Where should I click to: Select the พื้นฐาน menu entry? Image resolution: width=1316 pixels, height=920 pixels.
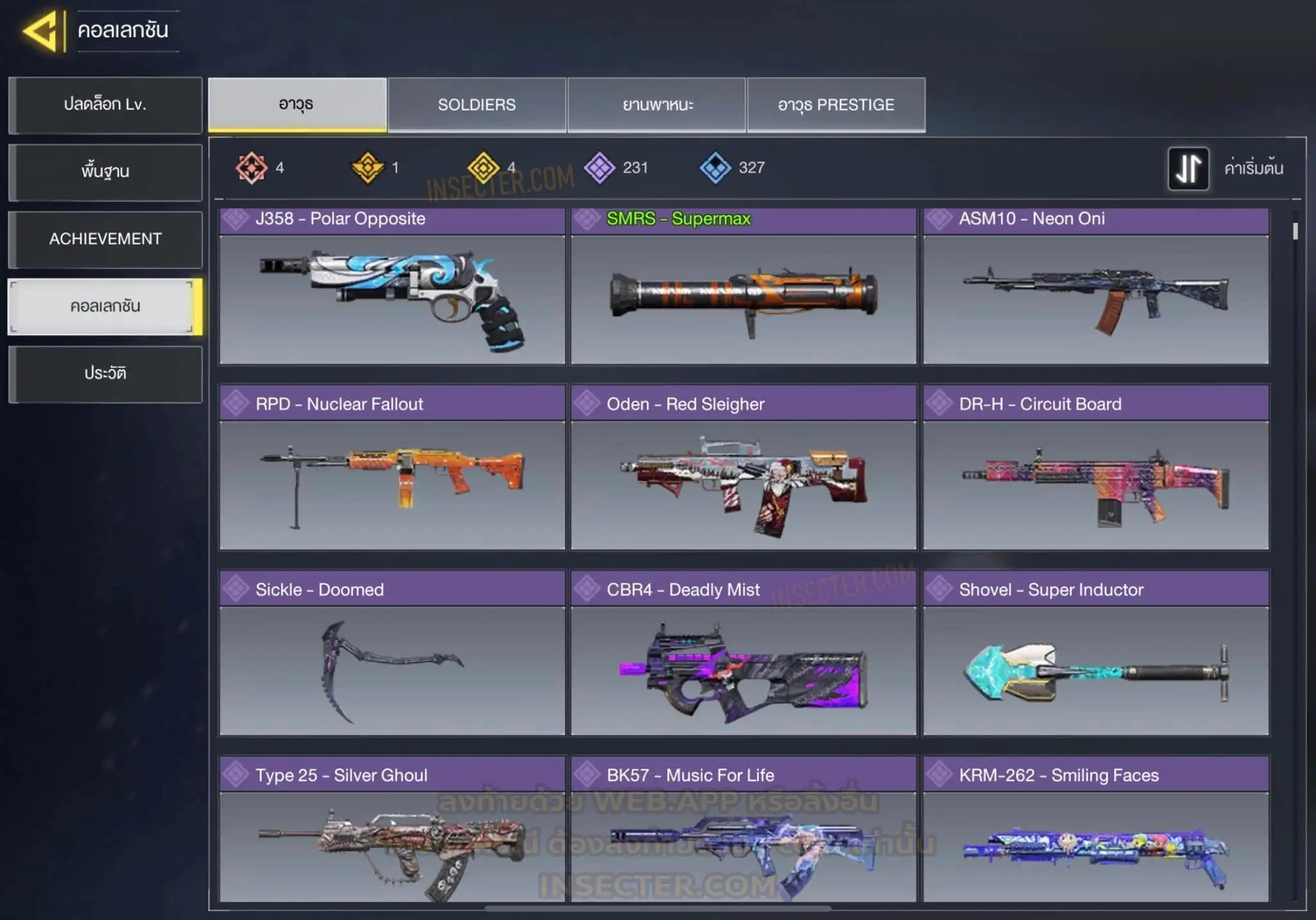tap(105, 172)
